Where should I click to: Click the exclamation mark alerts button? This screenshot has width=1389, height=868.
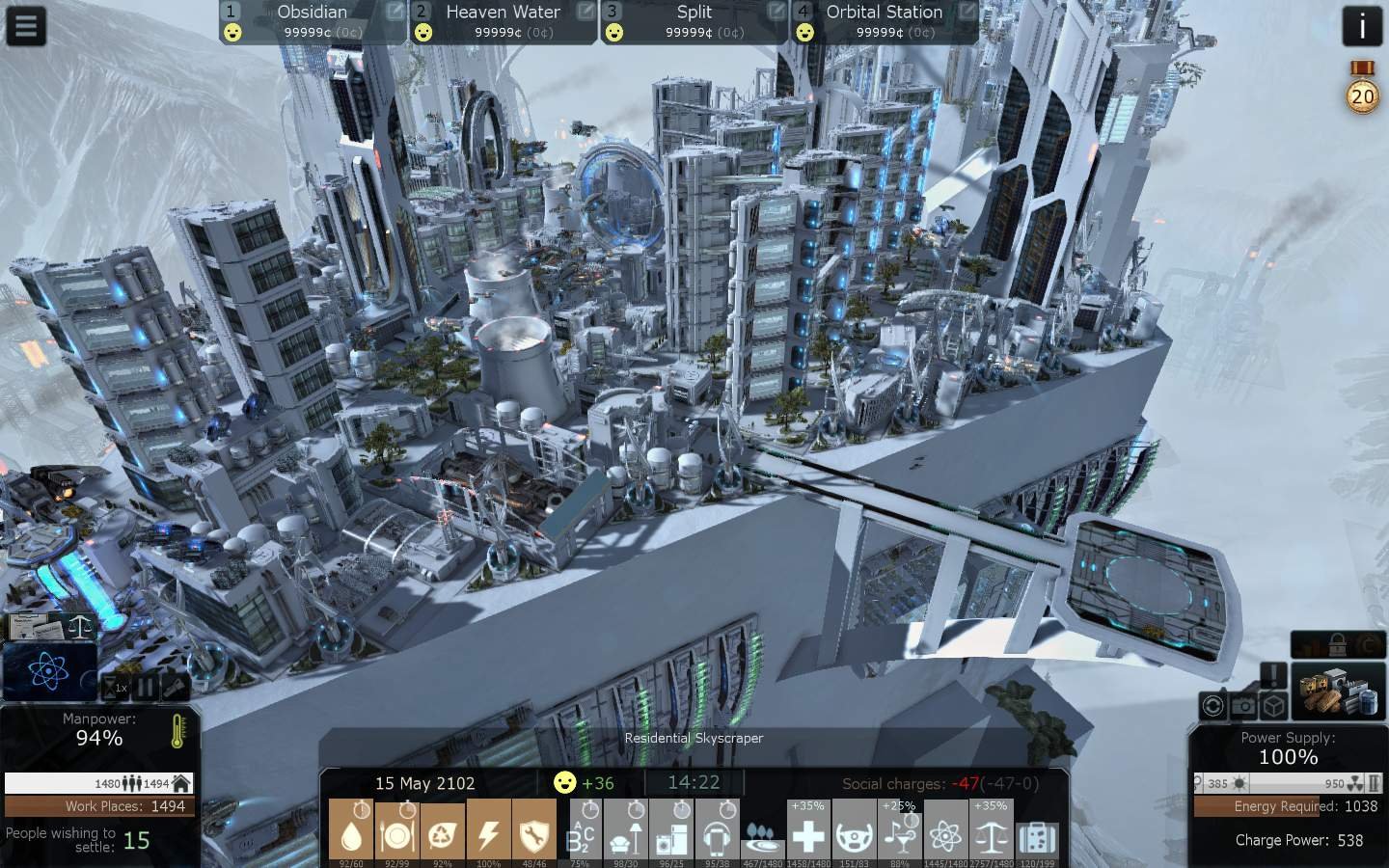(x=1273, y=675)
